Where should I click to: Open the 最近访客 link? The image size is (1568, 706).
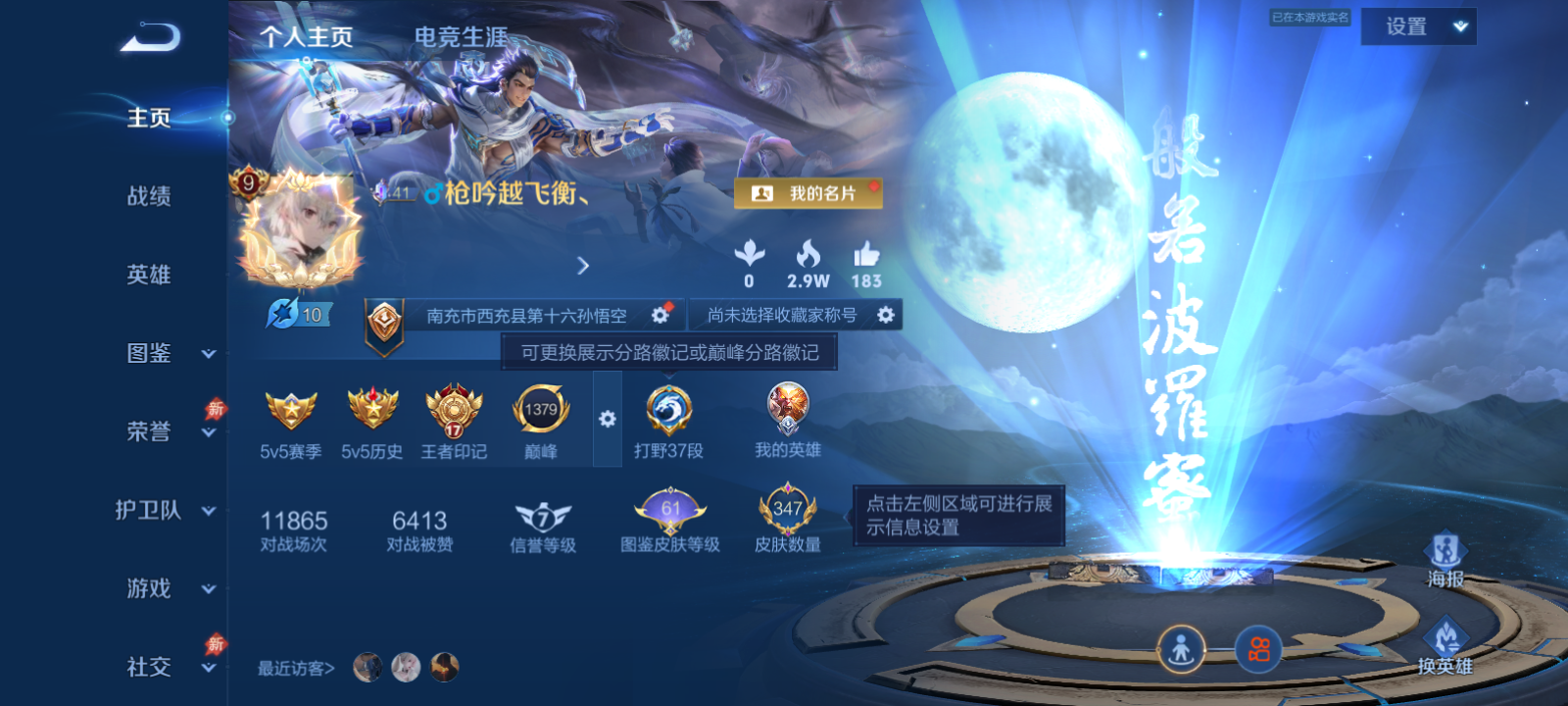point(292,667)
